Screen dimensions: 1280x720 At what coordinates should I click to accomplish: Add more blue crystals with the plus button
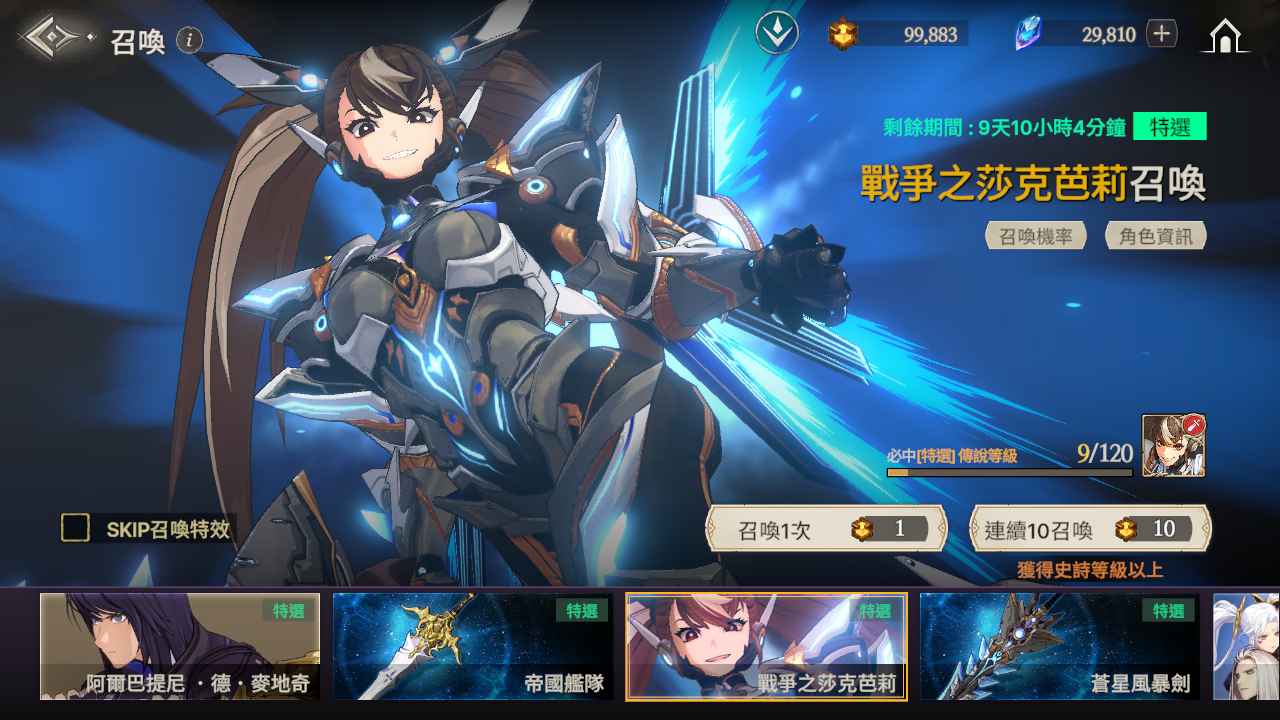pos(1161,34)
